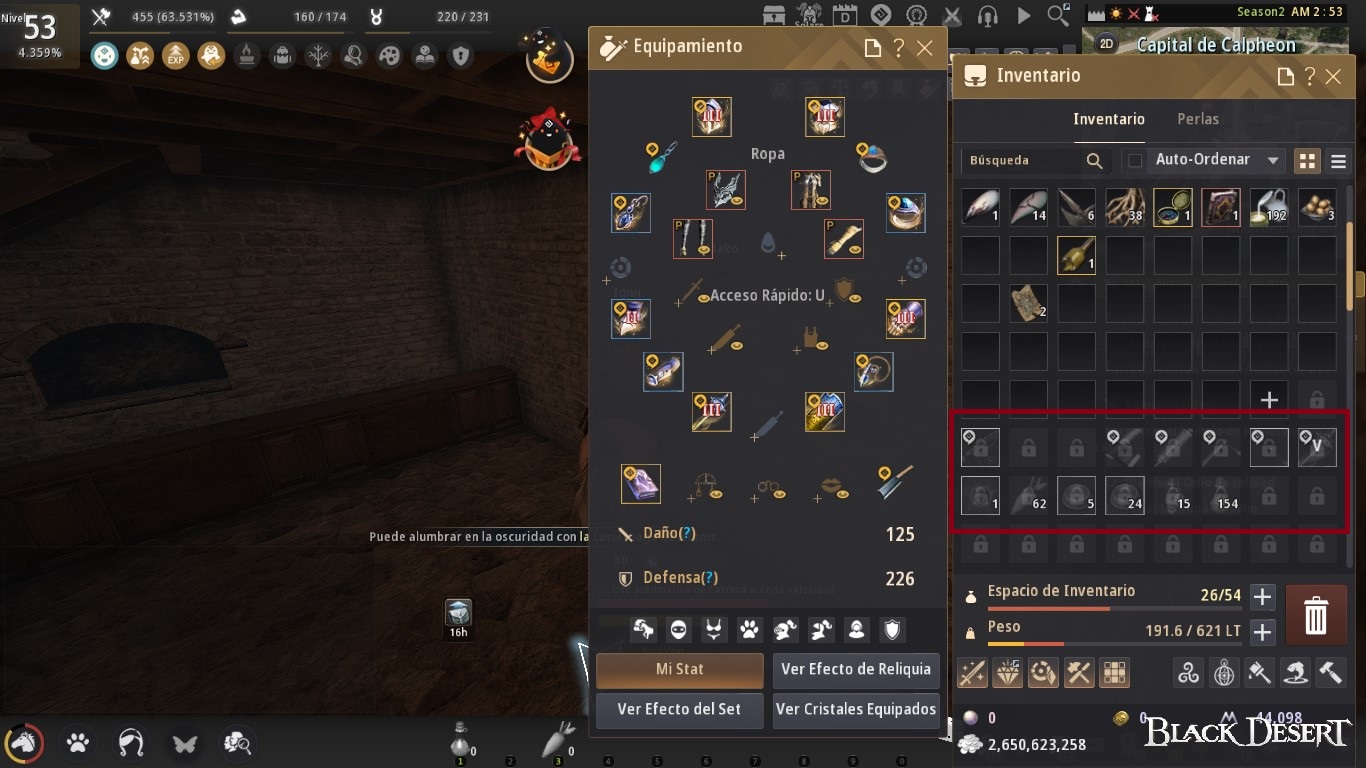Click the fish-shaped marketplace icon
This screenshot has width=1366, height=768.
pyautogui.click(x=1295, y=673)
